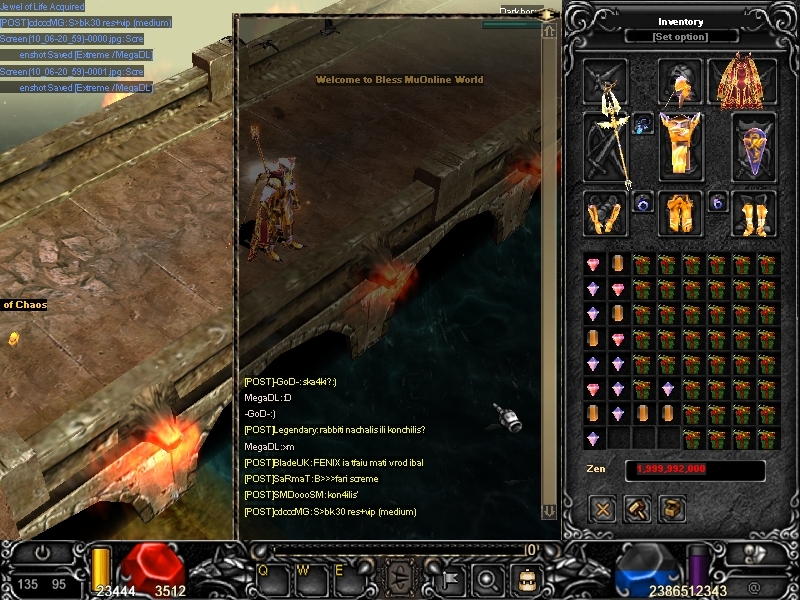This screenshot has width=800, height=600.
Task: Select the equipped red and gold cape
Action: tap(741, 82)
